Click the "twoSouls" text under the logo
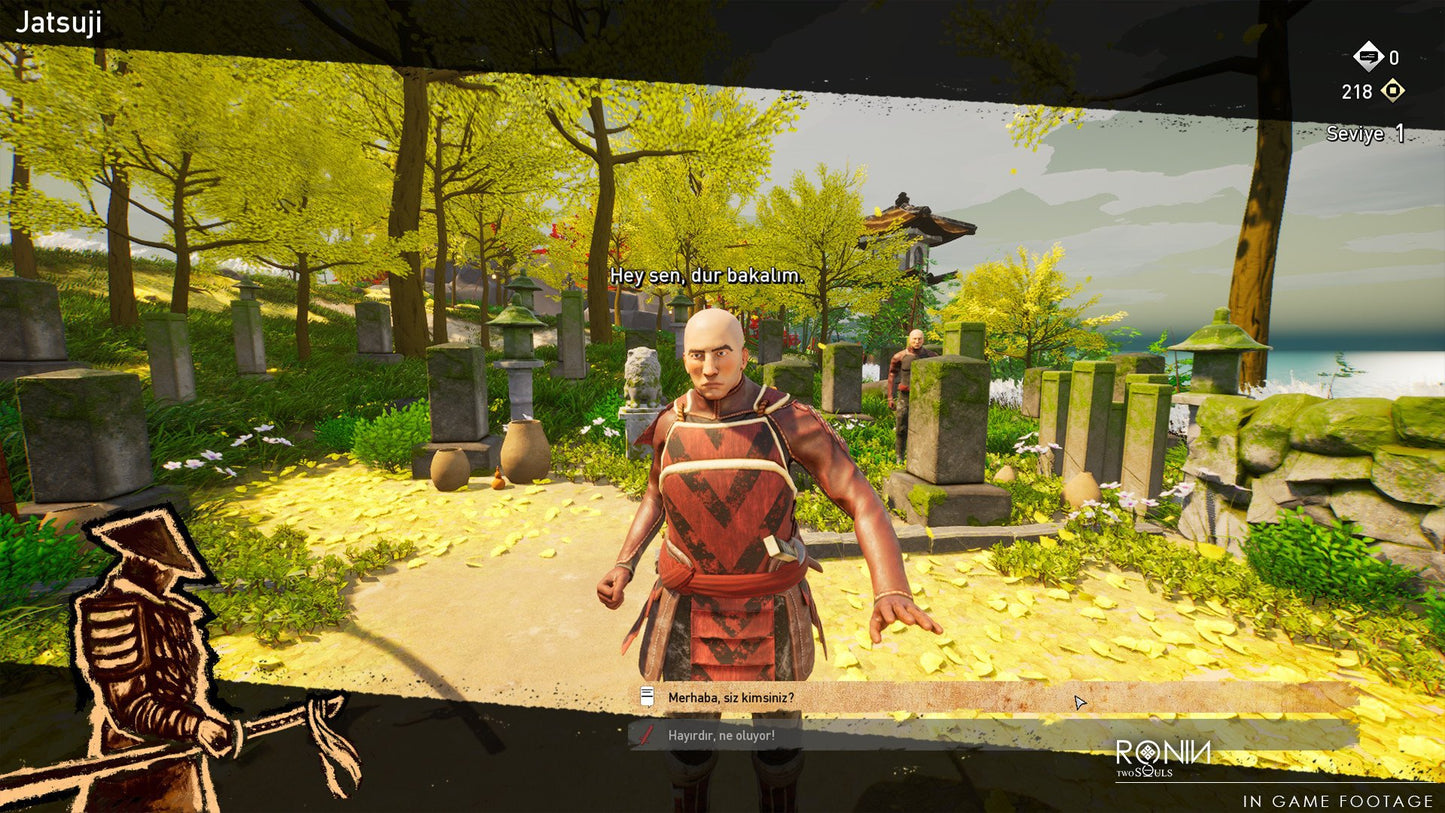1445x813 pixels. point(1146,772)
